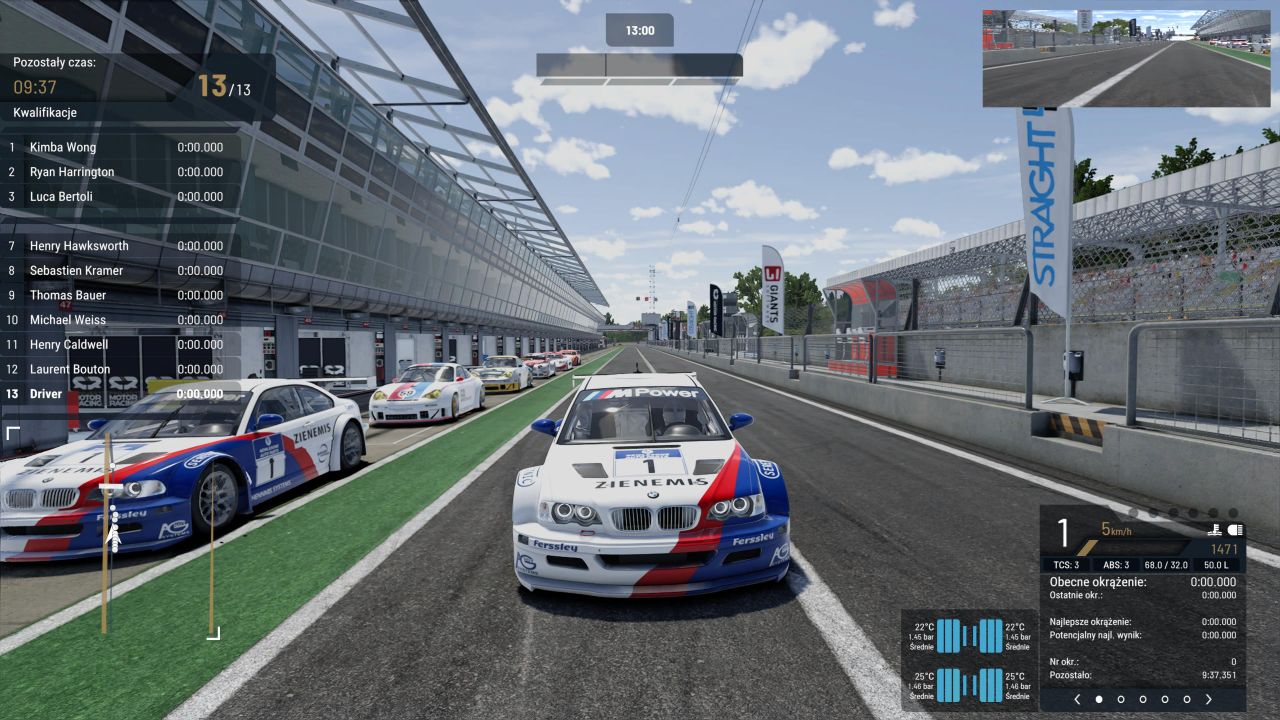Viewport: 1280px width, 720px height.
Task: Click Luca Bertoli's standings entry
Action: (116, 197)
